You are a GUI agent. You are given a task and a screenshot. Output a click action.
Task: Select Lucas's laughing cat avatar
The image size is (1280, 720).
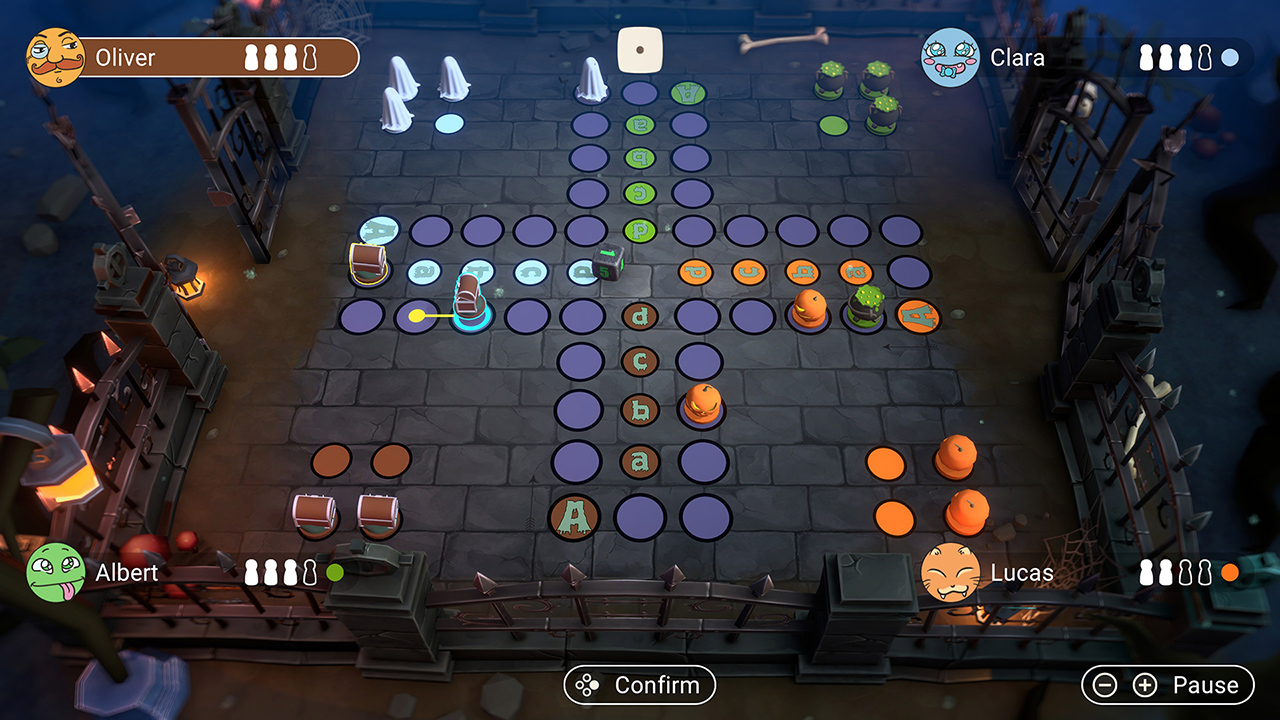point(950,573)
